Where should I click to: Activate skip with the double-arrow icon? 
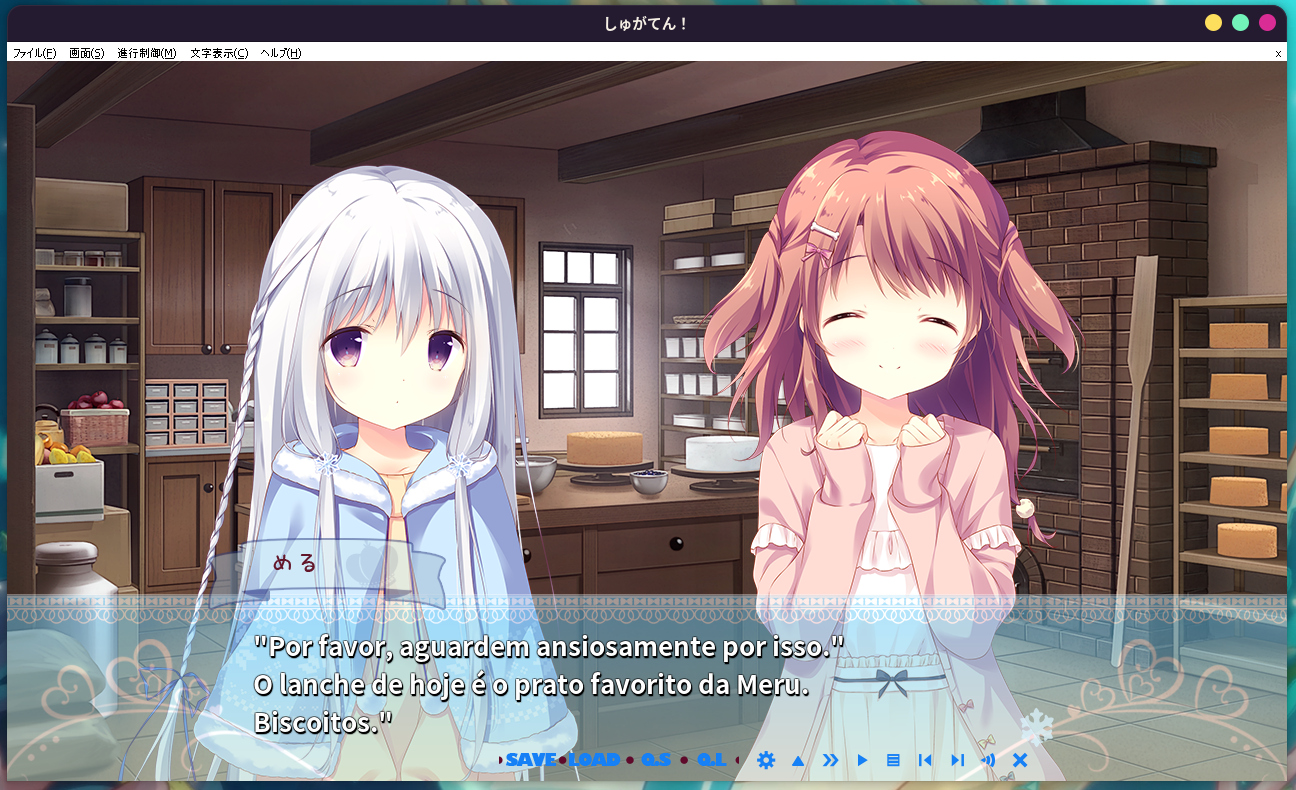(830, 760)
